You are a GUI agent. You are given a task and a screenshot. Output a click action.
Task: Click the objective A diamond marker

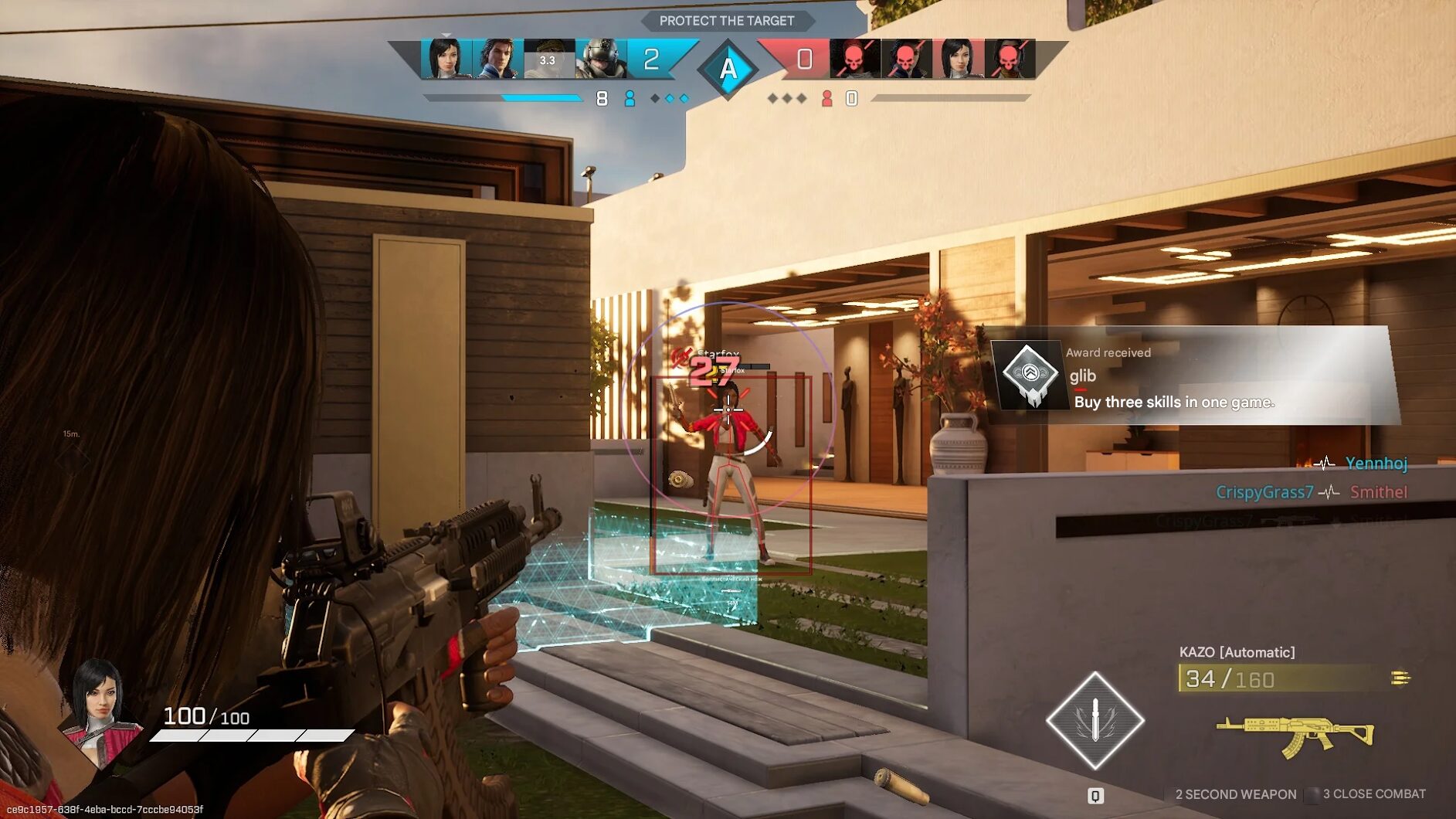point(728,70)
